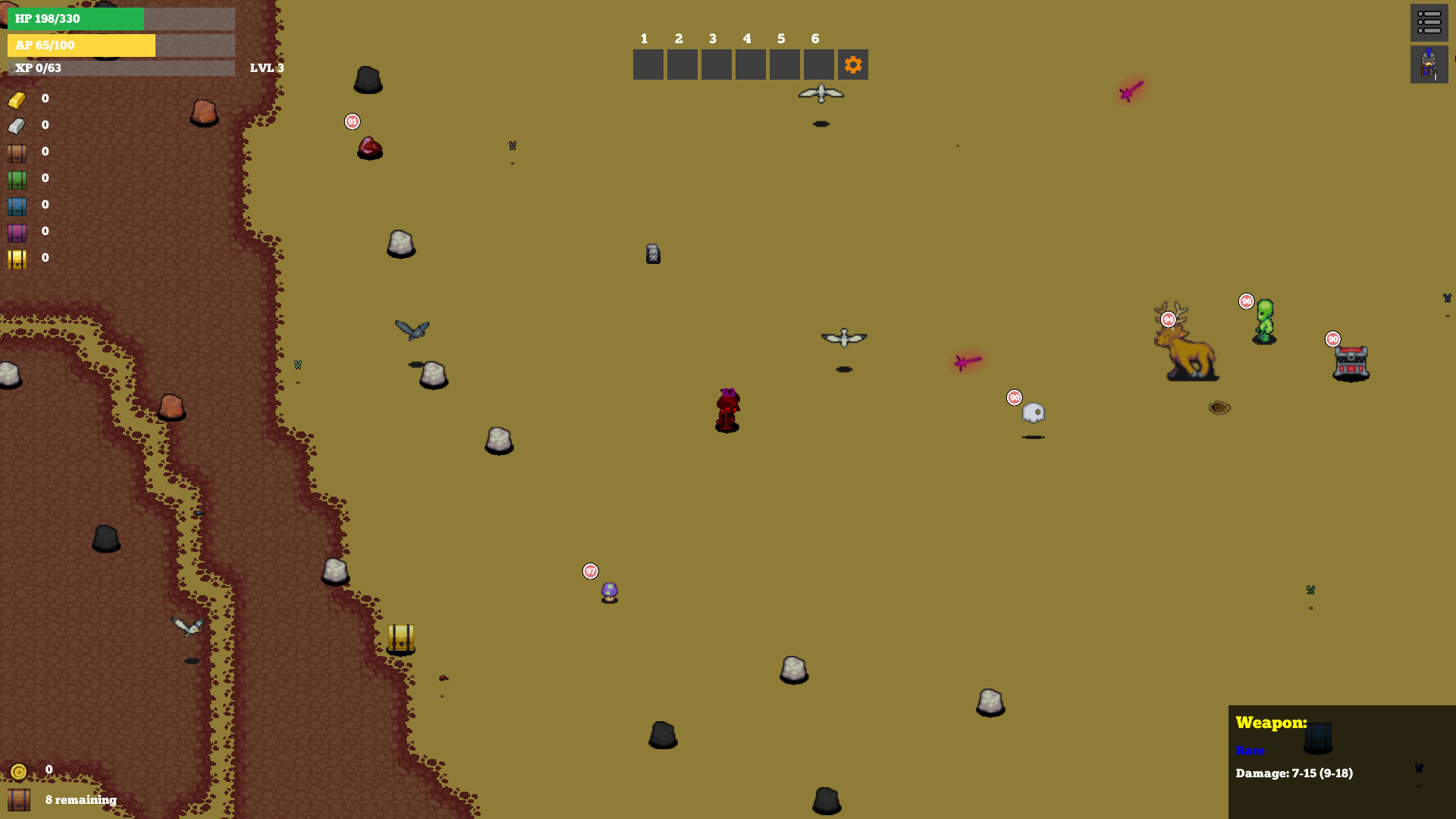Click the gold ingot inventory icon

(x=17, y=99)
